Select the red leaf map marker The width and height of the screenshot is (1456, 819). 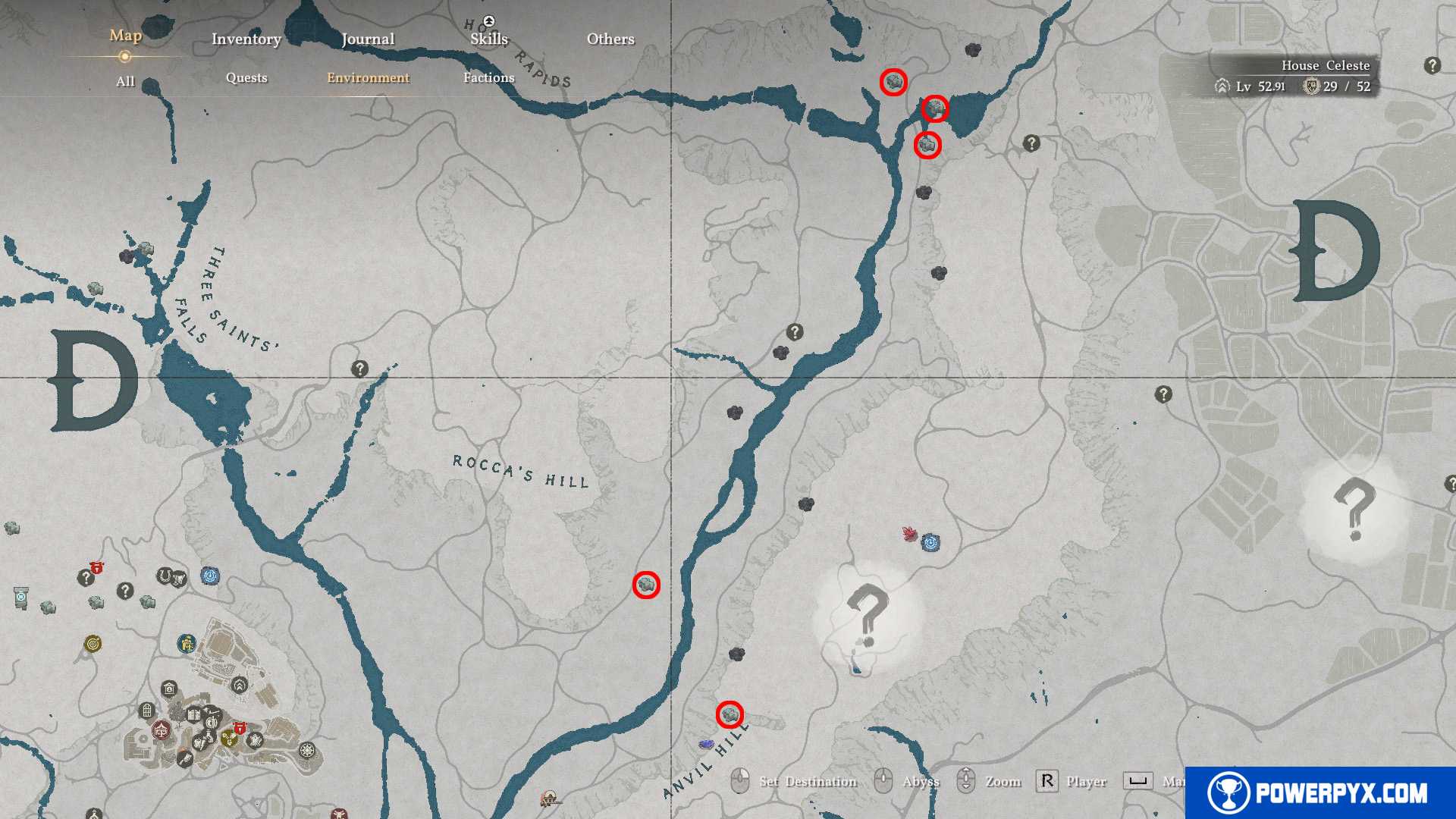click(910, 534)
